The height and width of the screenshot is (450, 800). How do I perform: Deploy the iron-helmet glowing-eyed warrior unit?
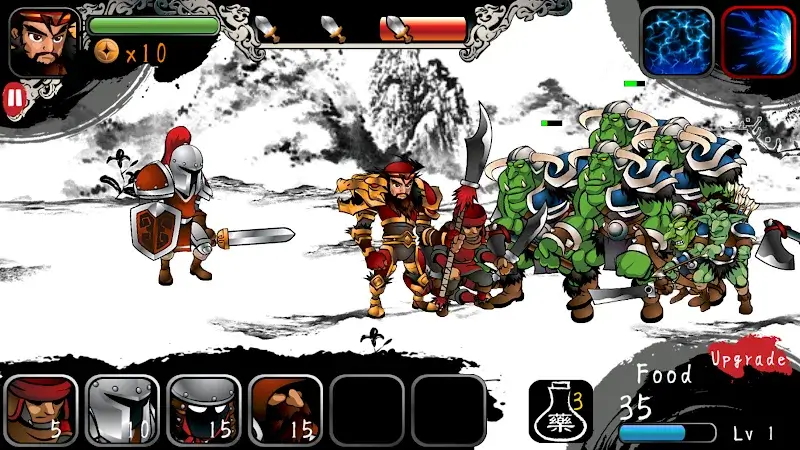tap(204, 408)
